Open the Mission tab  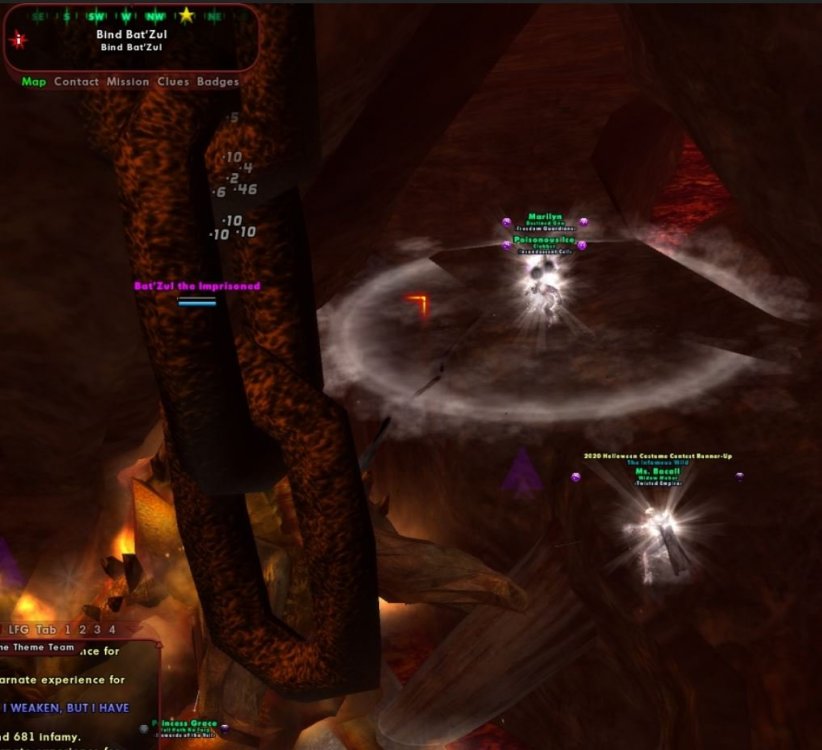point(128,82)
